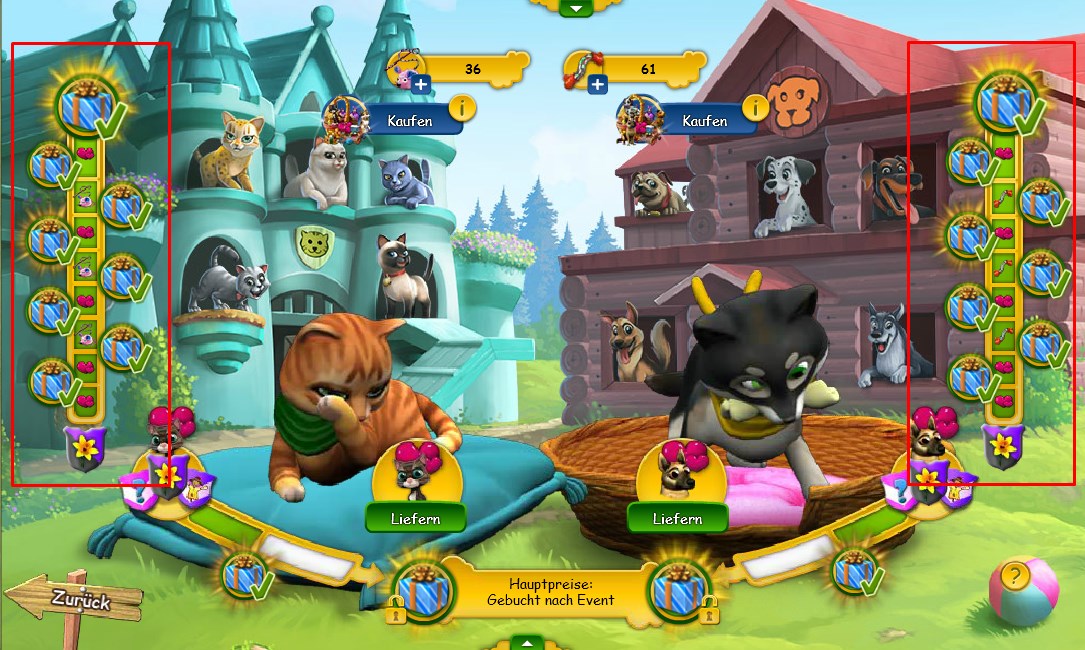Open help via the question mark ball
This screenshot has height=650, width=1085.
click(x=1015, y=576)
